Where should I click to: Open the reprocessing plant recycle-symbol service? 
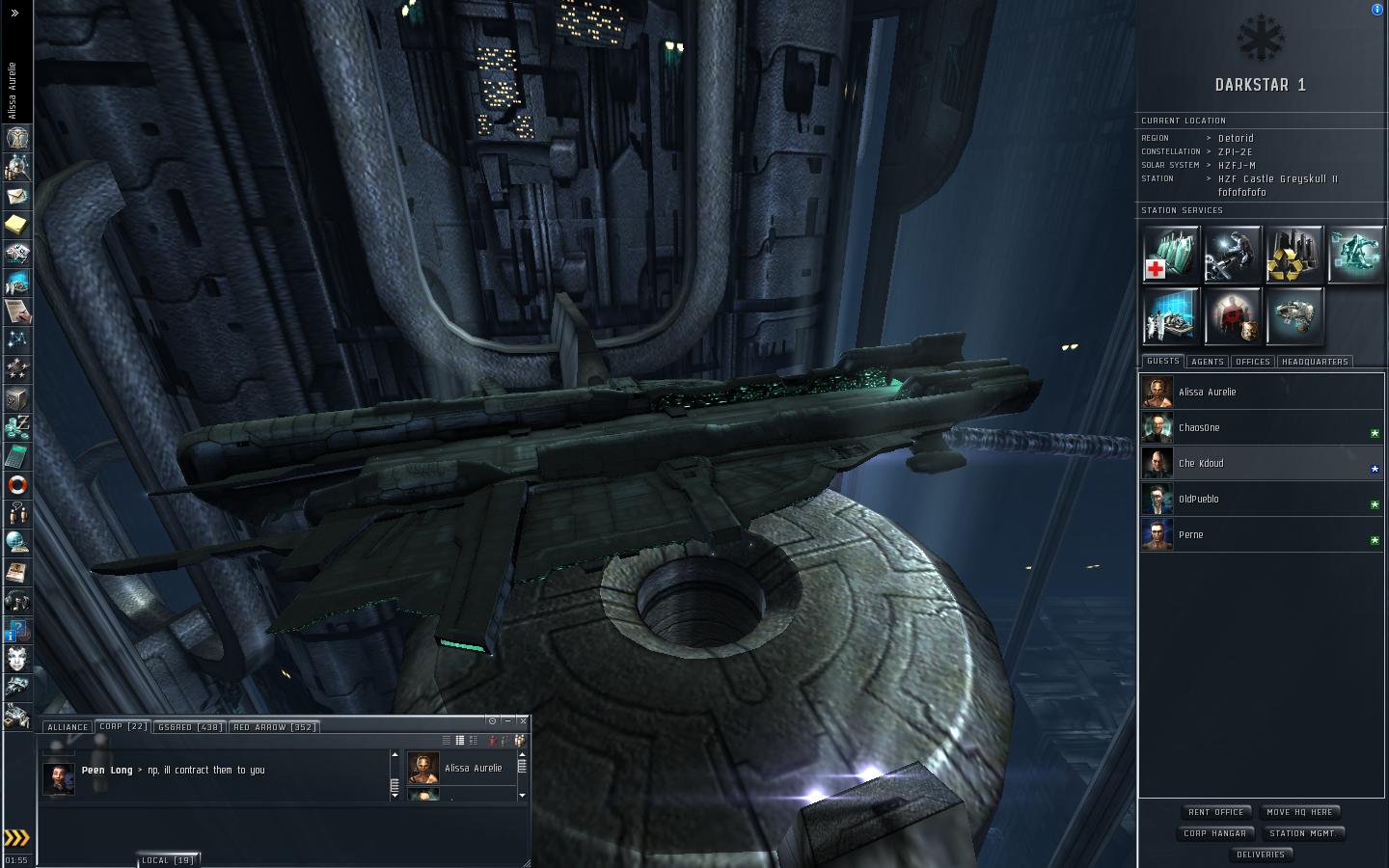coord(1294,255)
